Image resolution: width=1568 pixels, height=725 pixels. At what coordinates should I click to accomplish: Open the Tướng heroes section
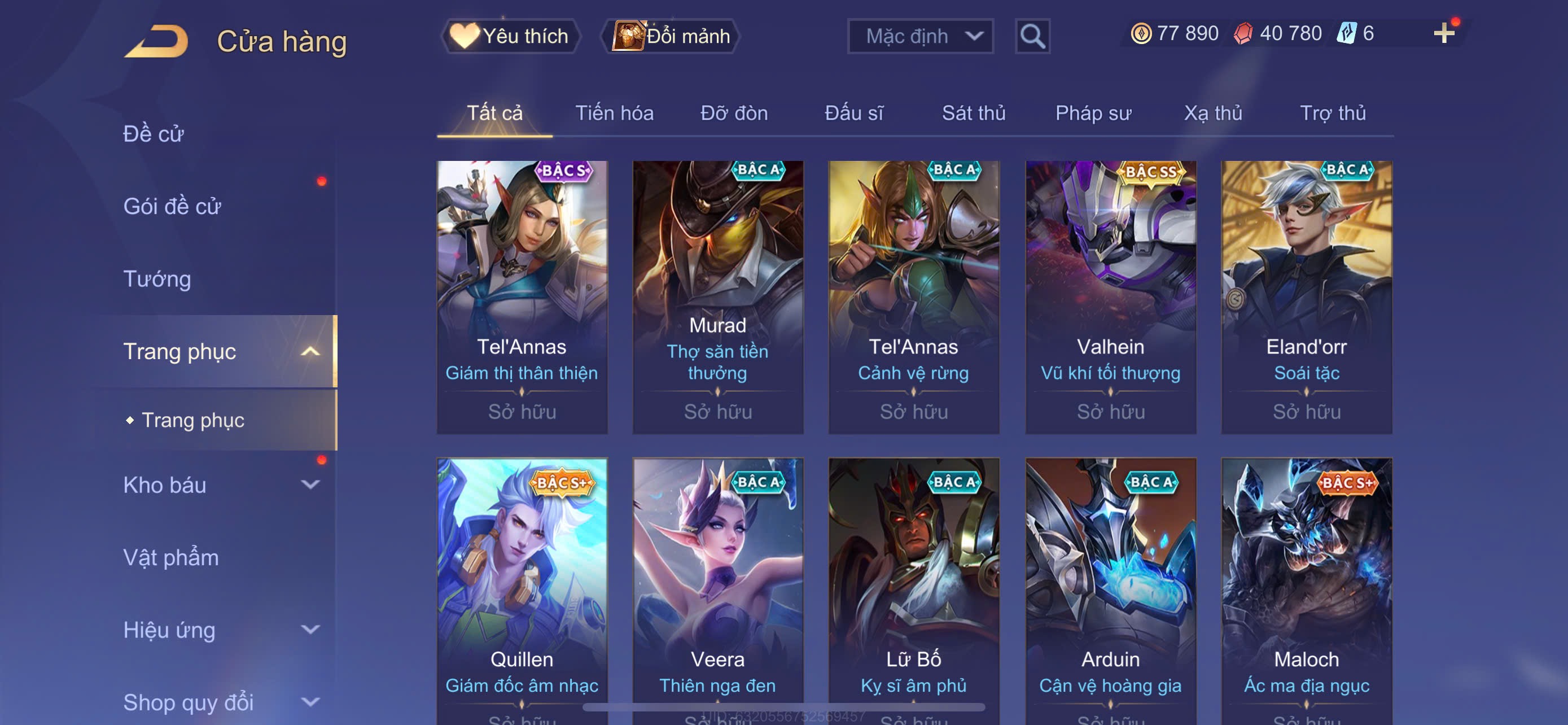click(x=157, y=279)
